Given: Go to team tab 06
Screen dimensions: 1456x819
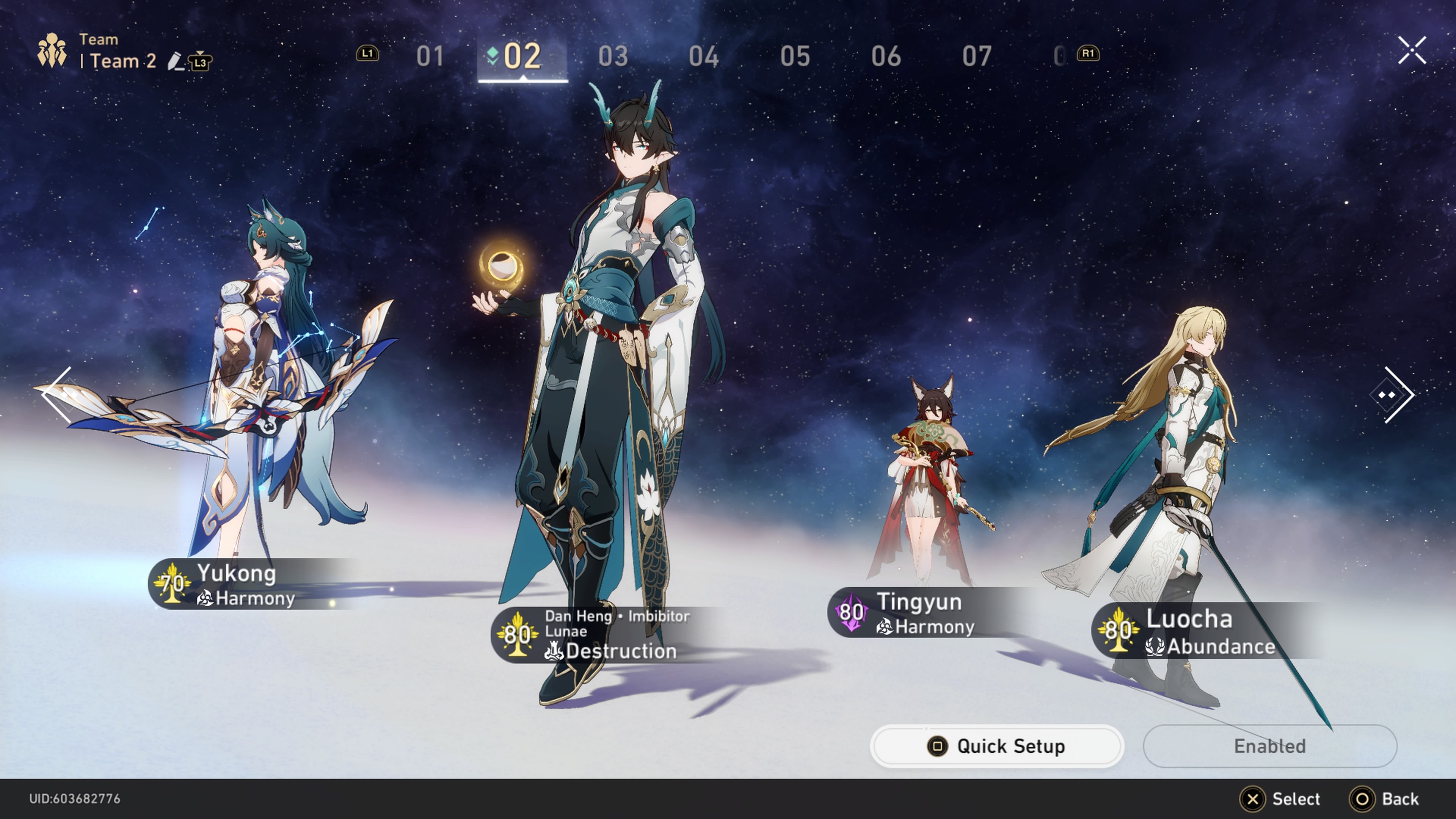Looking at the screenshot, I should (x=886, y=56).
